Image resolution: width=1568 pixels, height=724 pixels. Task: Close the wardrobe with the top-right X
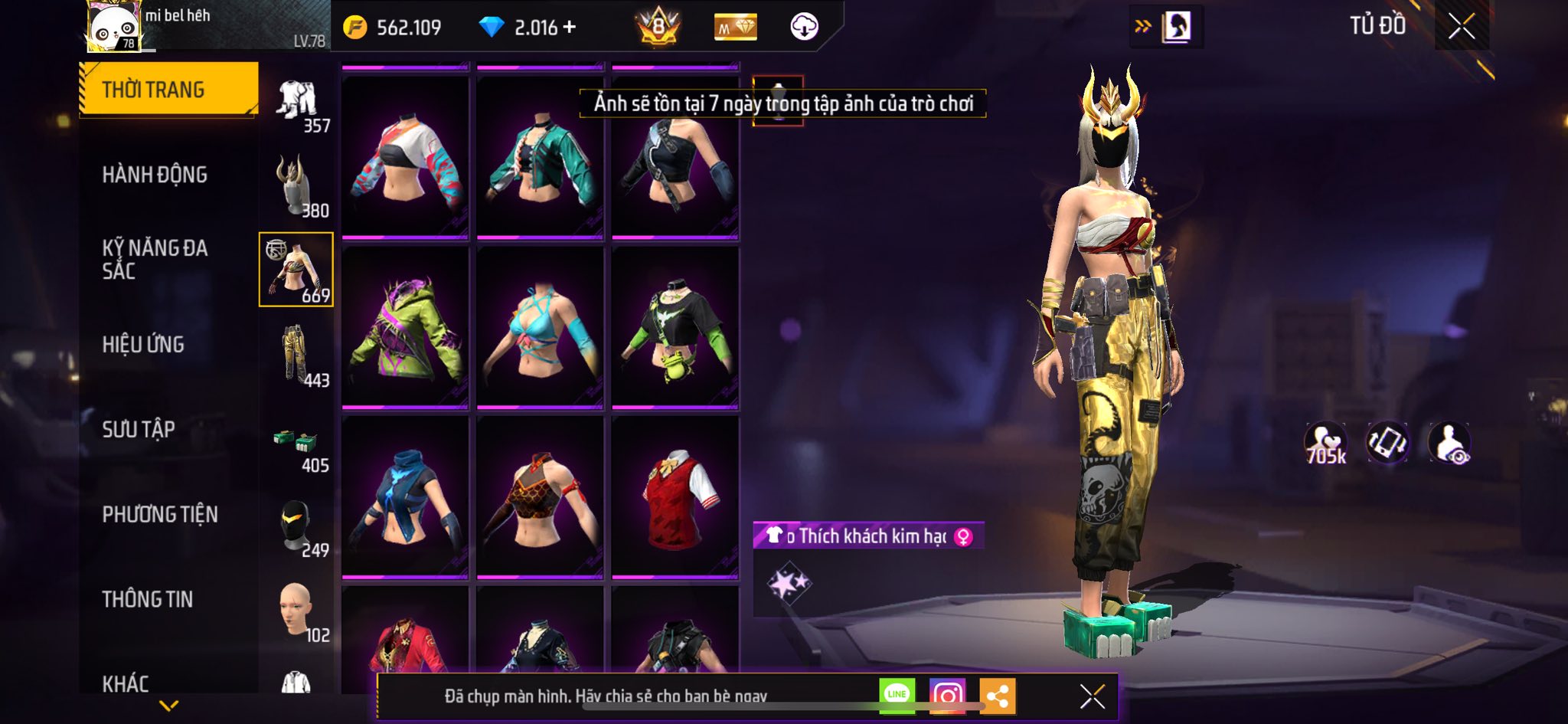pos(1461,27)
